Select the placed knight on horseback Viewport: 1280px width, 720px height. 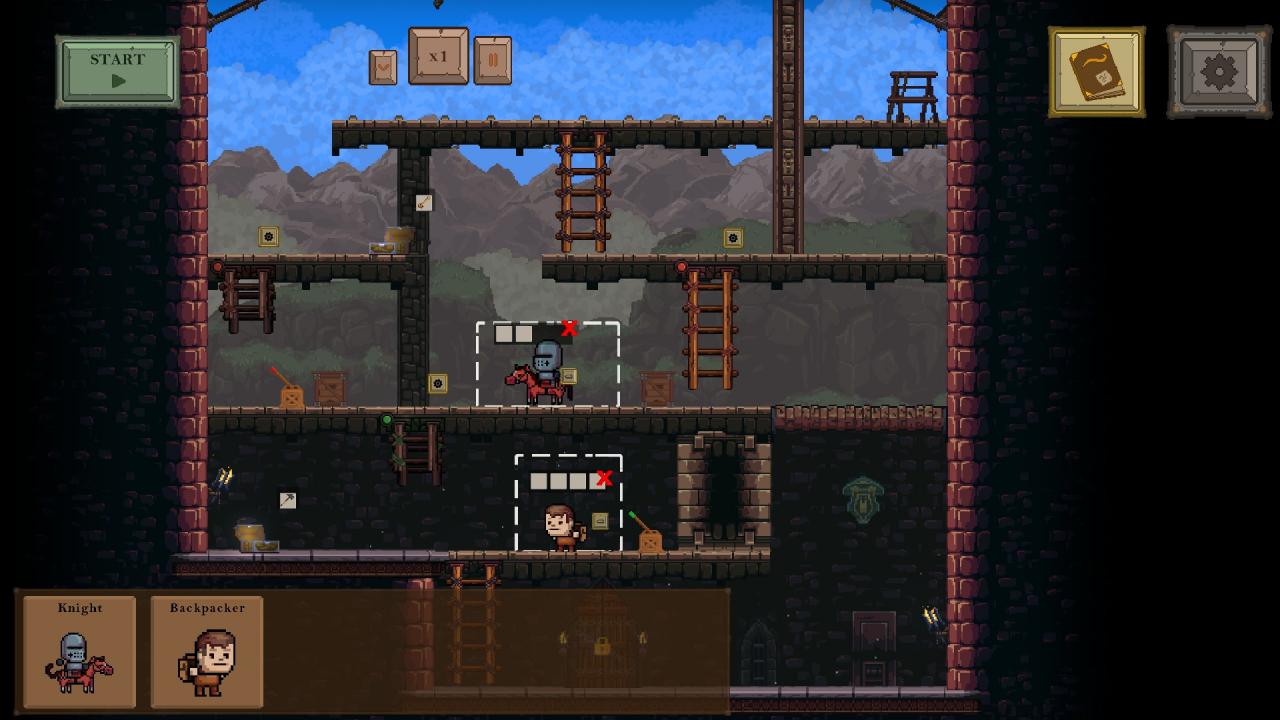click(542, 374)
